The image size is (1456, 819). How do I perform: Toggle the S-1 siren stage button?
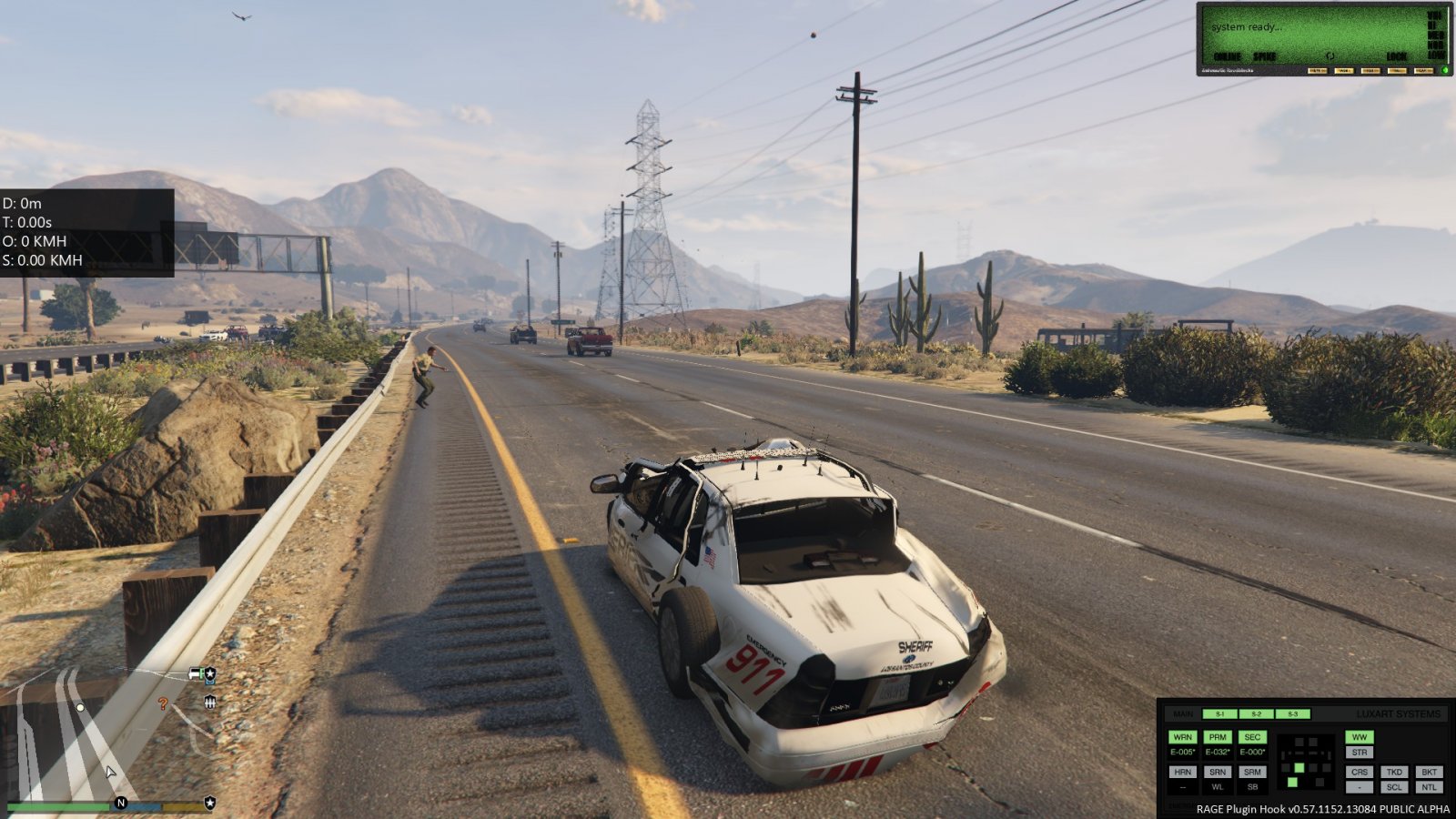[1219, 714]
